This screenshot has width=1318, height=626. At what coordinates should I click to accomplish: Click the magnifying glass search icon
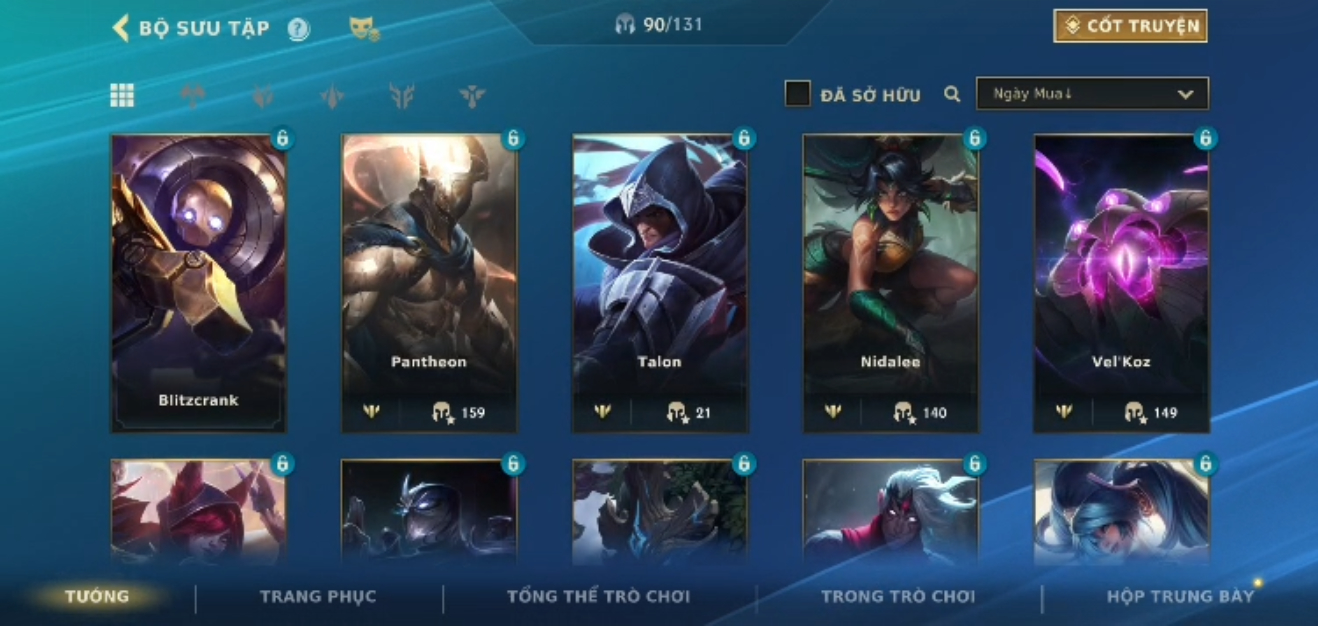coord(952,94)
